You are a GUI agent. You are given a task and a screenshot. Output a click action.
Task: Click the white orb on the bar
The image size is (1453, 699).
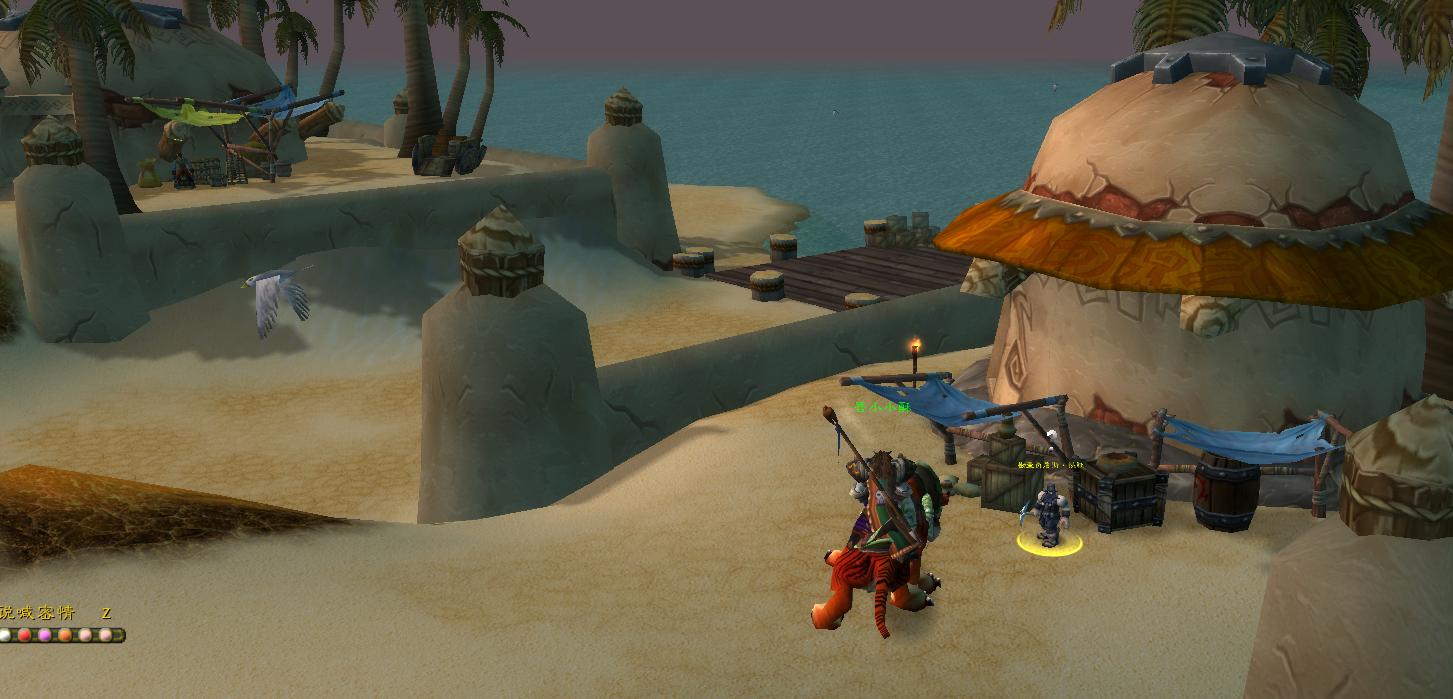point(5,635)
